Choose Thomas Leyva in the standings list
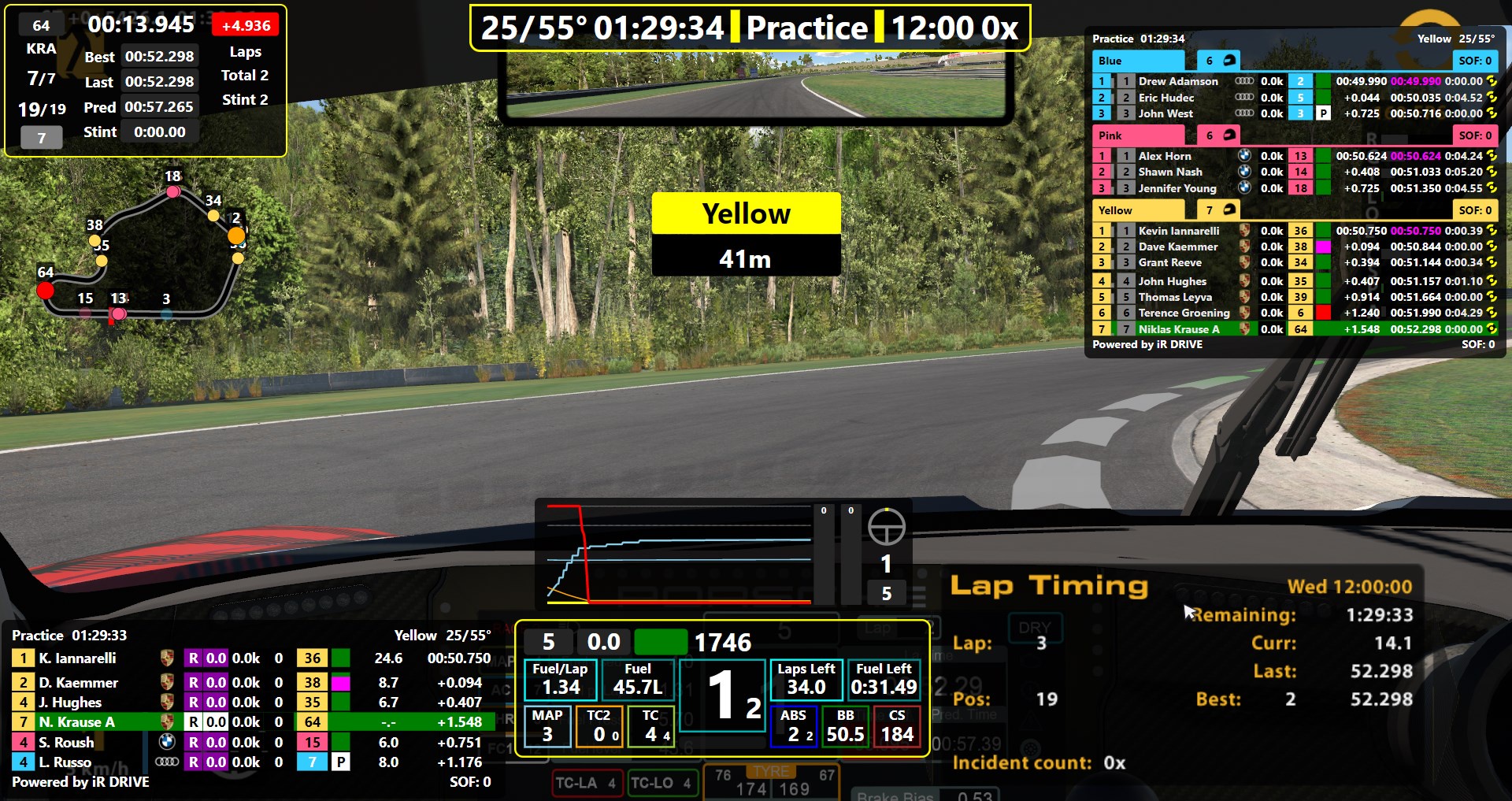The image size is (1512, 801). (1174, 297)
